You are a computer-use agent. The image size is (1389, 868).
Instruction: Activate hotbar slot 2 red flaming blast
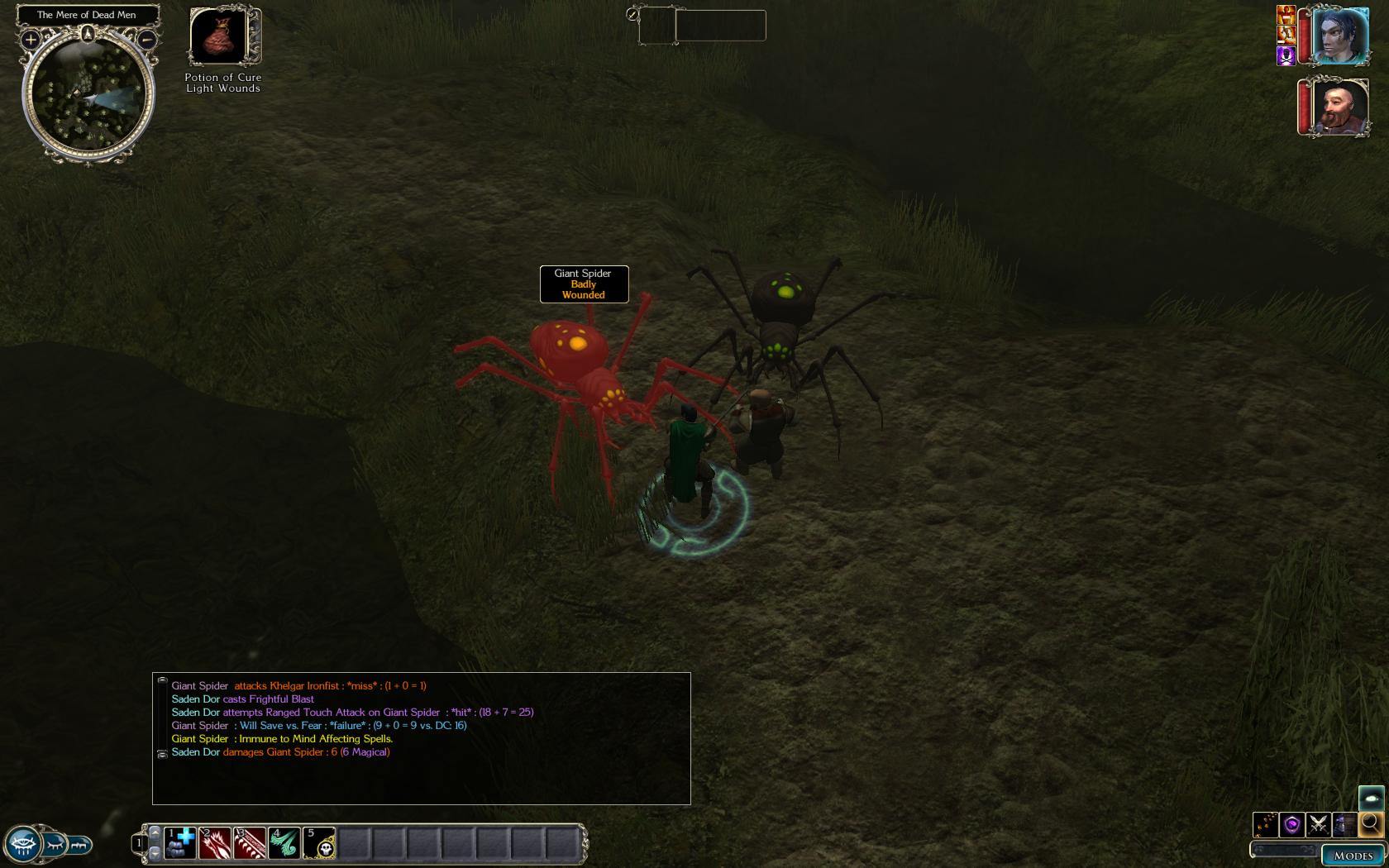tap(215, 843)
